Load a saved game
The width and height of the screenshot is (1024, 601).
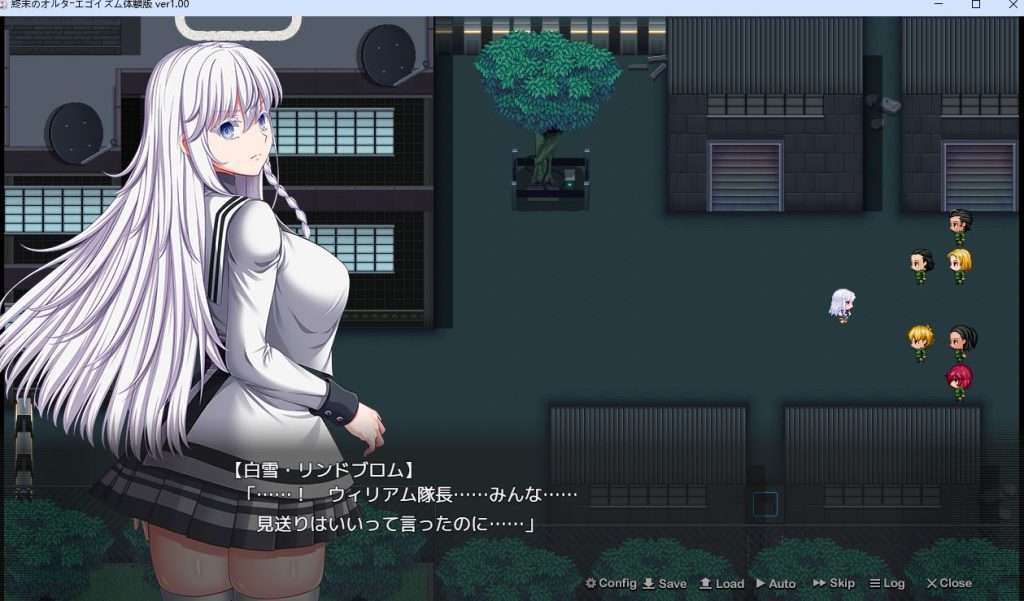point(721,583)
